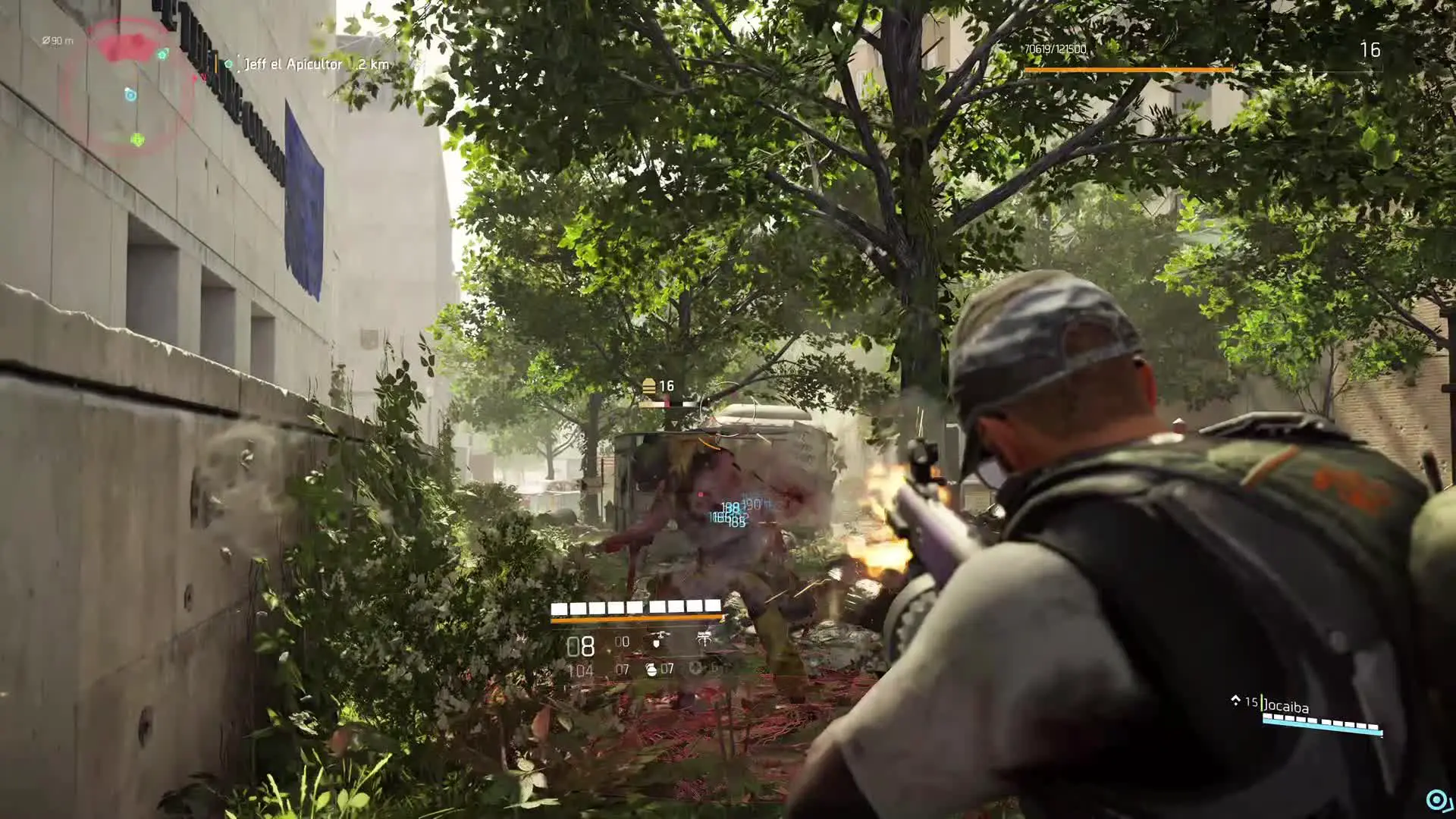Click the blue circular marker on minimap
The width and height of the screenshot is (1456, 819).
point(130,94)
